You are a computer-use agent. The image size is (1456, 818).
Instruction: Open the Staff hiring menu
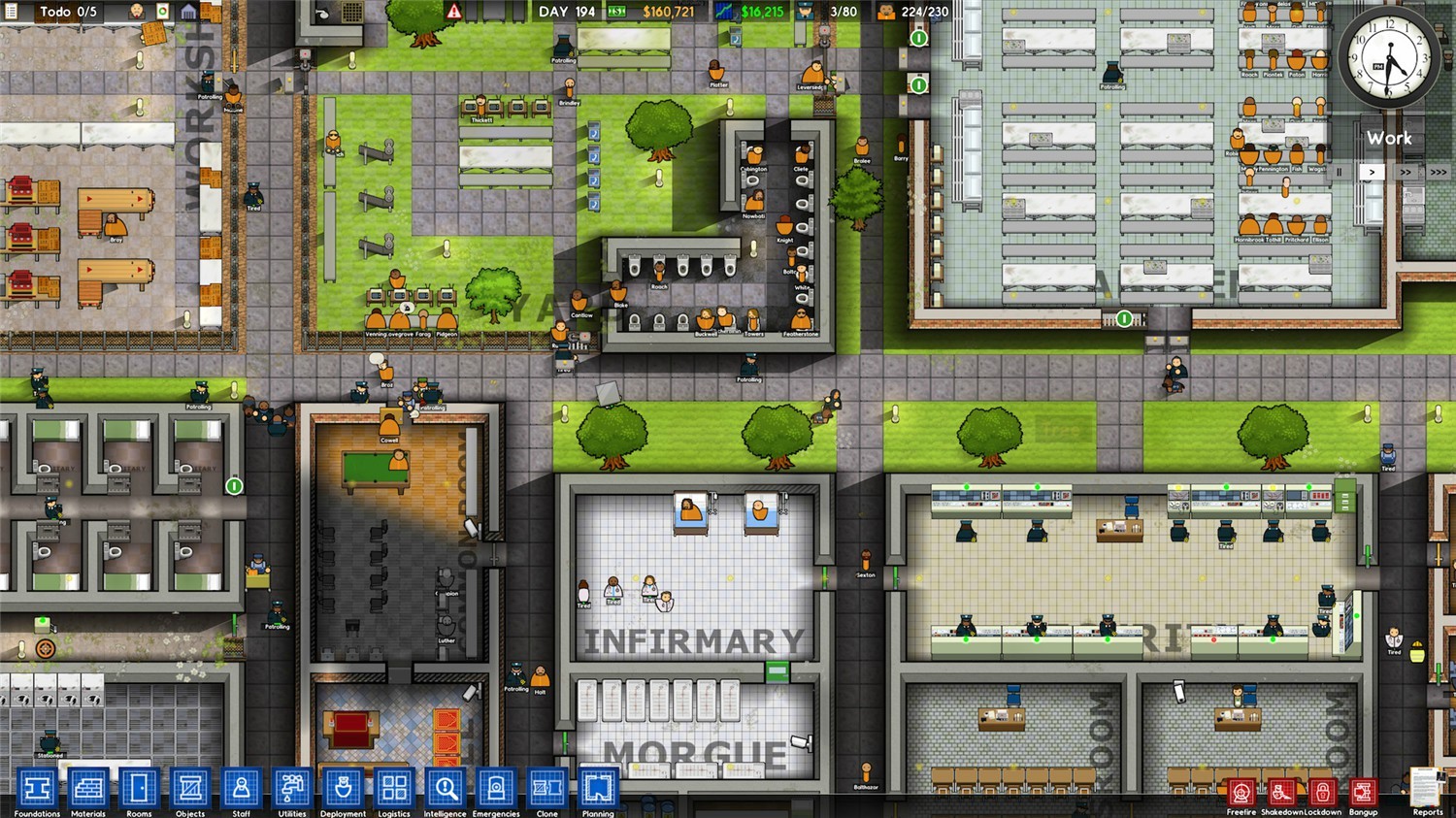pyautogui.click(x=241, y=786)
